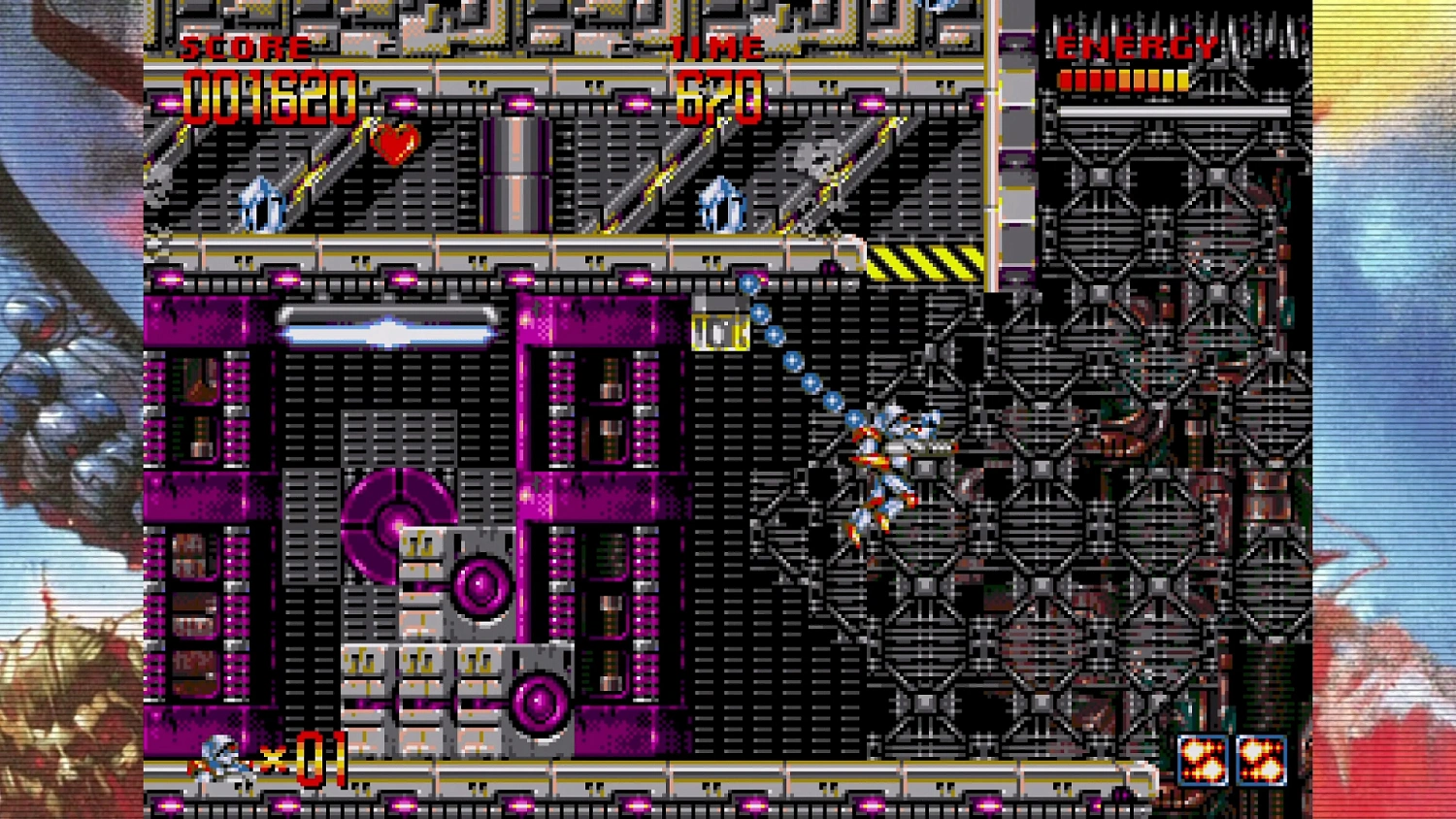This screenshot has height=819, width=1456.
Task: Select the ENERGY heading label
Action: click(x=1138, y=45)
